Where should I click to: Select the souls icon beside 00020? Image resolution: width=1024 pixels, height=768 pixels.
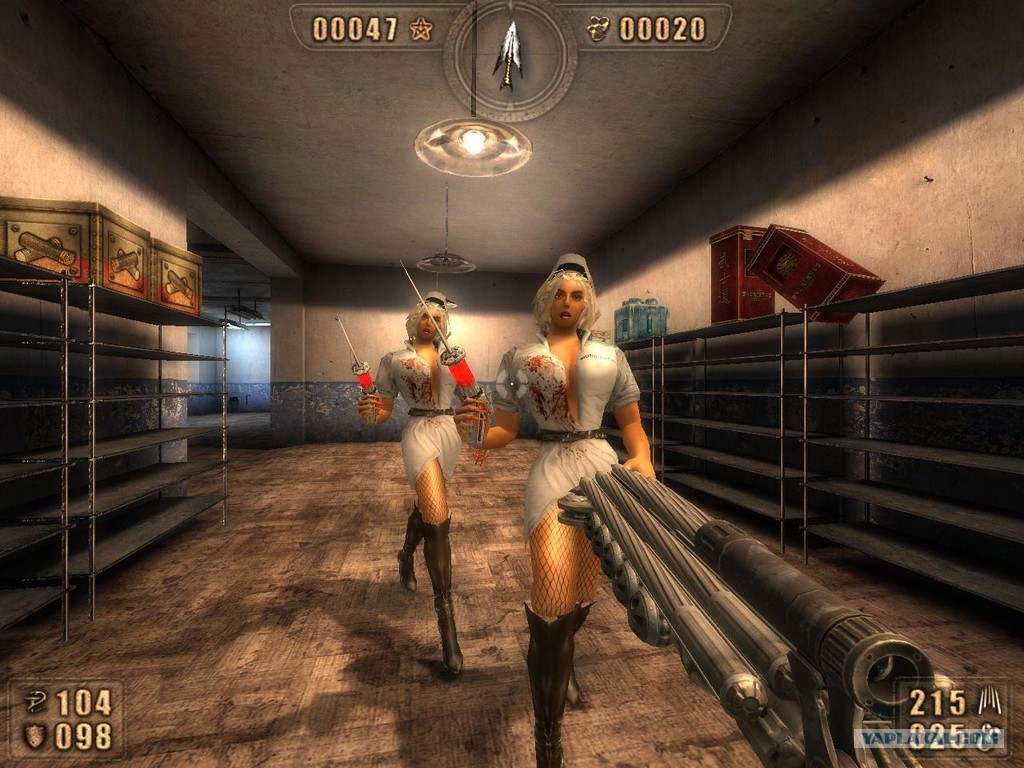click(x=599, y=29)
